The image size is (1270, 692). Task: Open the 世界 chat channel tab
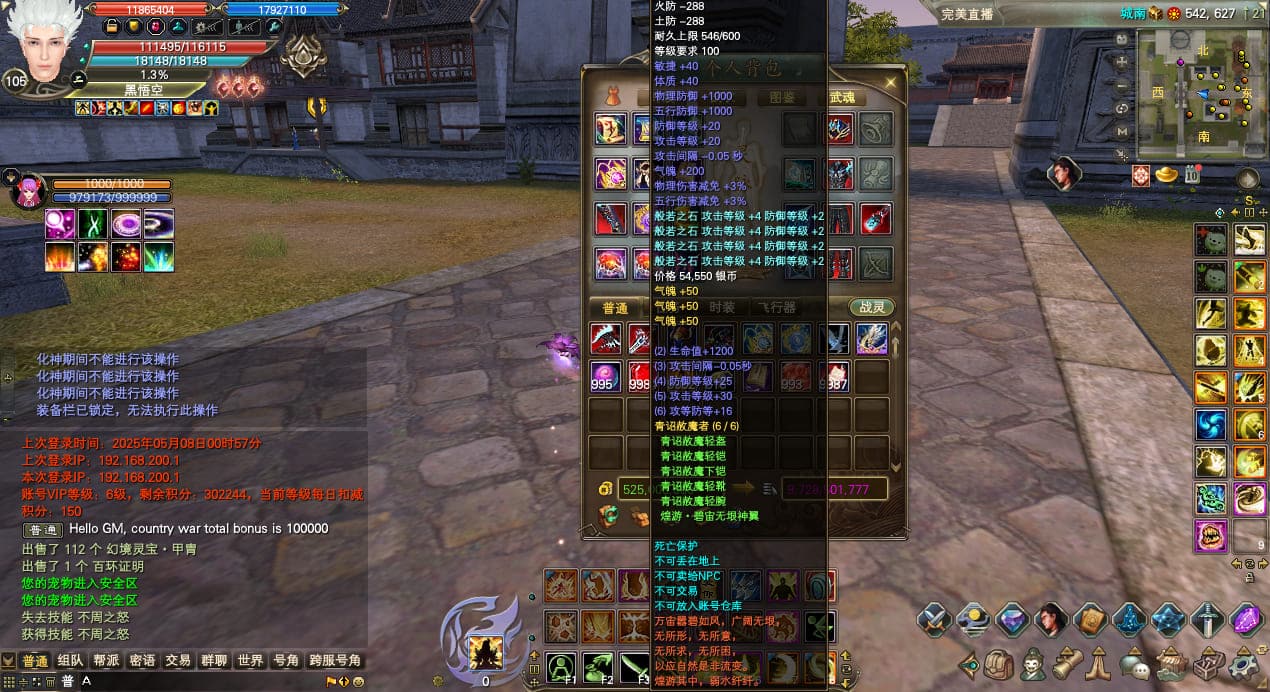[249, 661]
